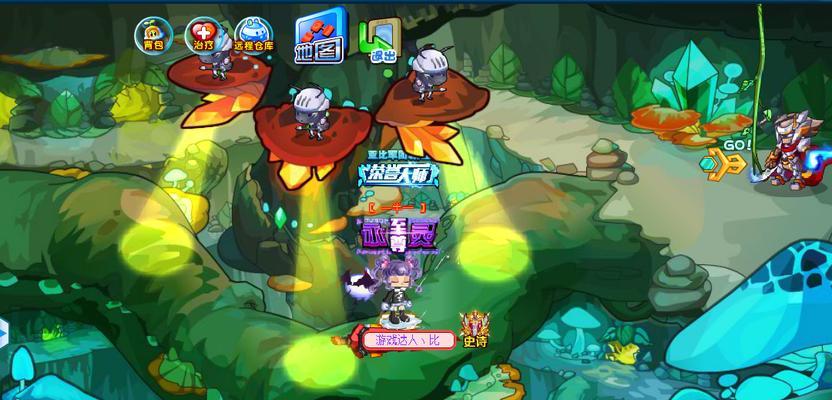Open the 远程仓库 remote warehouse
This screenshot has width=832, height=400.
coord(253,36)
